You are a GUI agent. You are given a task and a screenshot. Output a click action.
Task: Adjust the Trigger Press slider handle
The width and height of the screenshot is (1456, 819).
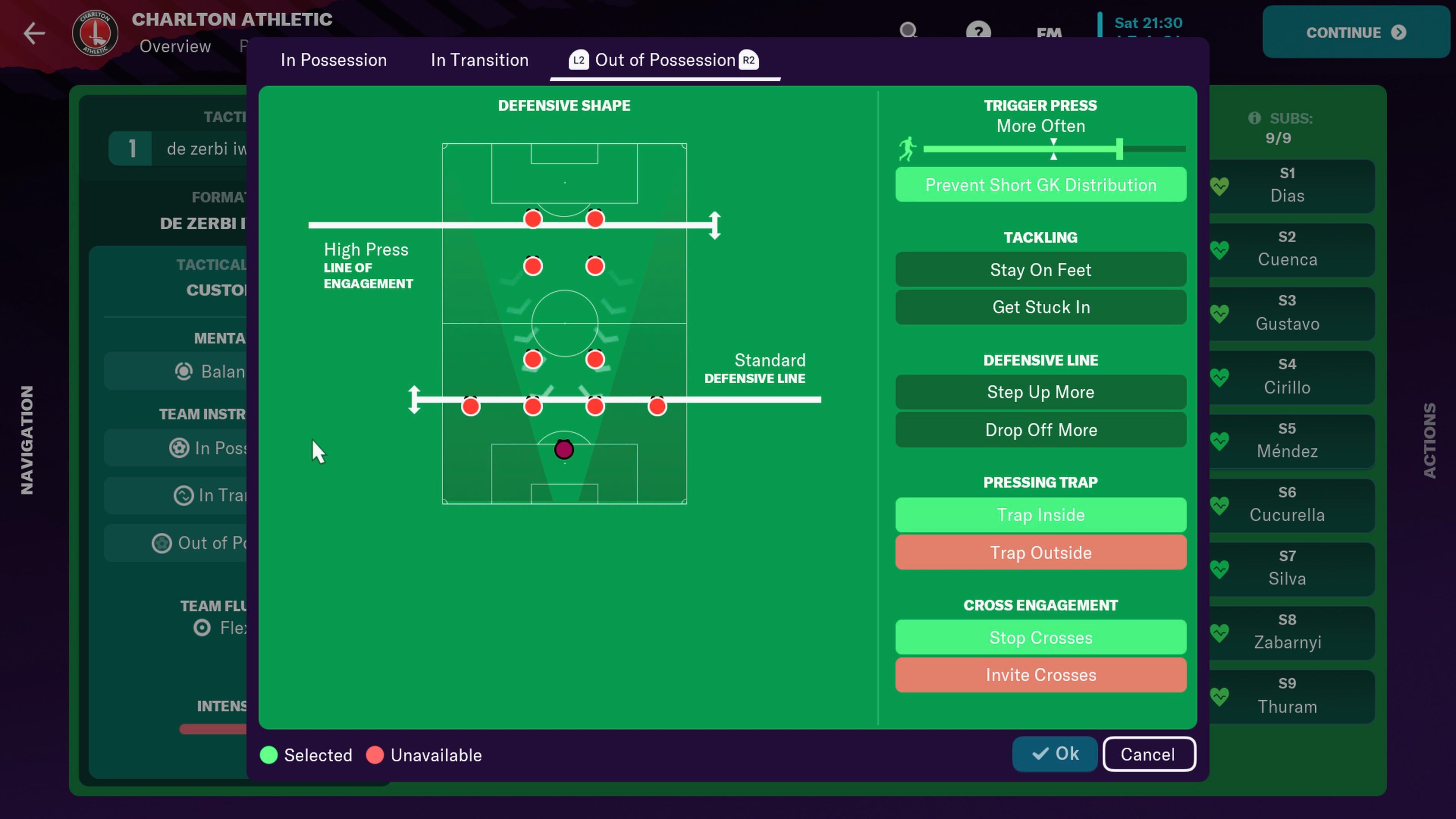pos(1119,149)
